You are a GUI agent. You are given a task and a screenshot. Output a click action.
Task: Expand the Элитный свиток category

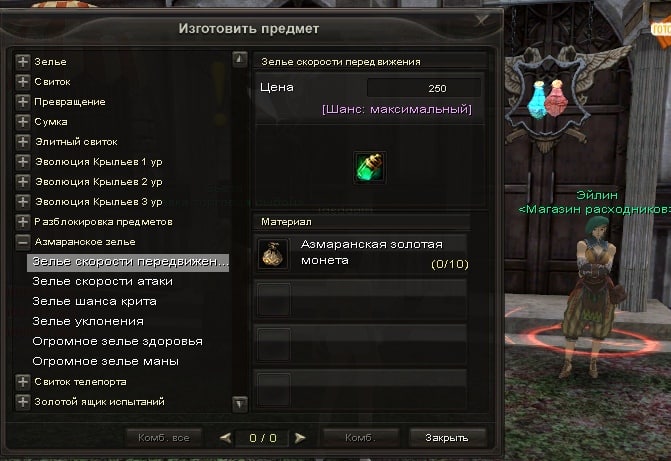[x=23, y=142]
